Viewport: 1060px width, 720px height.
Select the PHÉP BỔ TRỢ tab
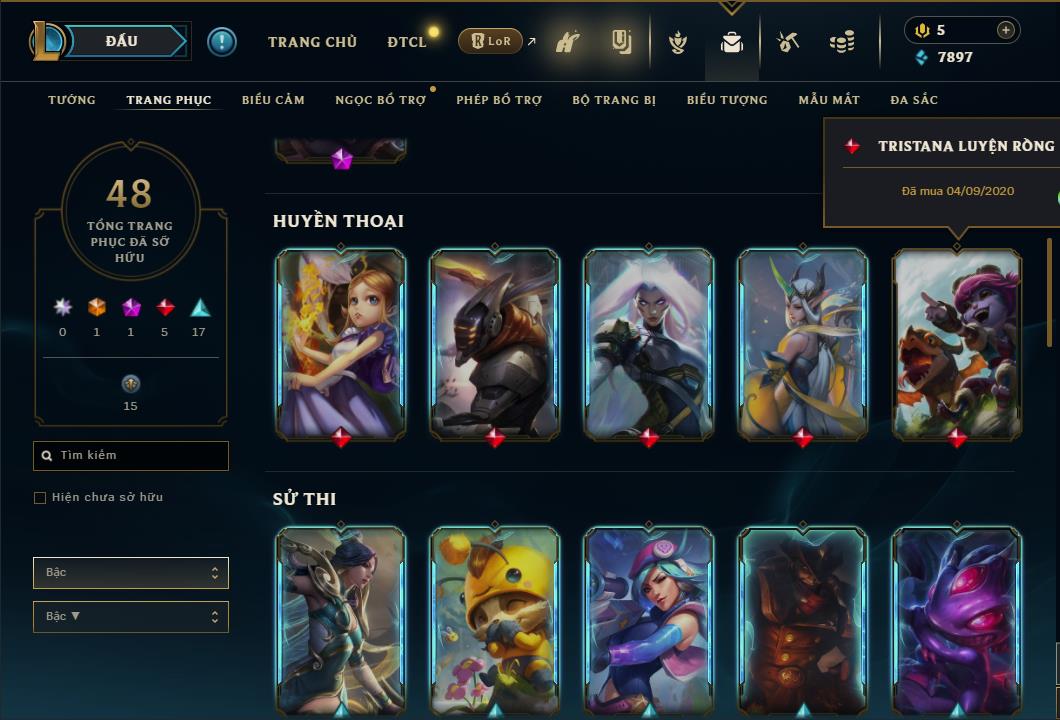coord(499,100)
